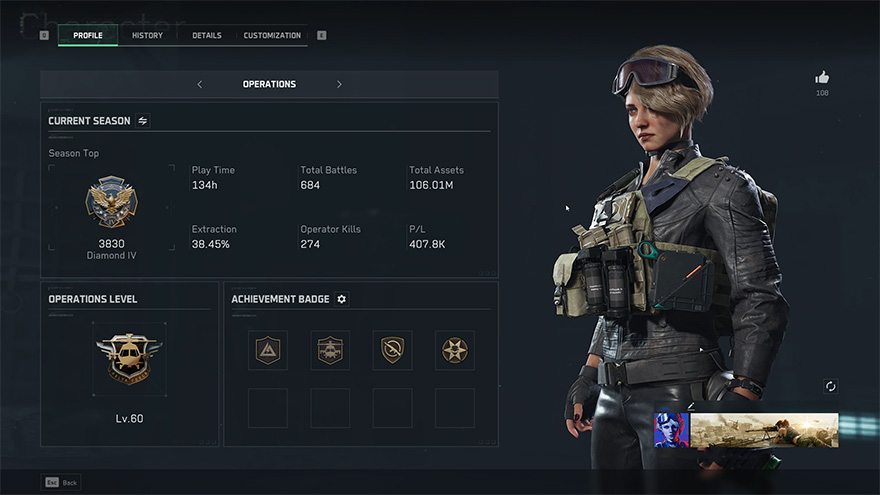Click the circular arrows refresh icon
The image size is (880, 495).
[831, 387]
